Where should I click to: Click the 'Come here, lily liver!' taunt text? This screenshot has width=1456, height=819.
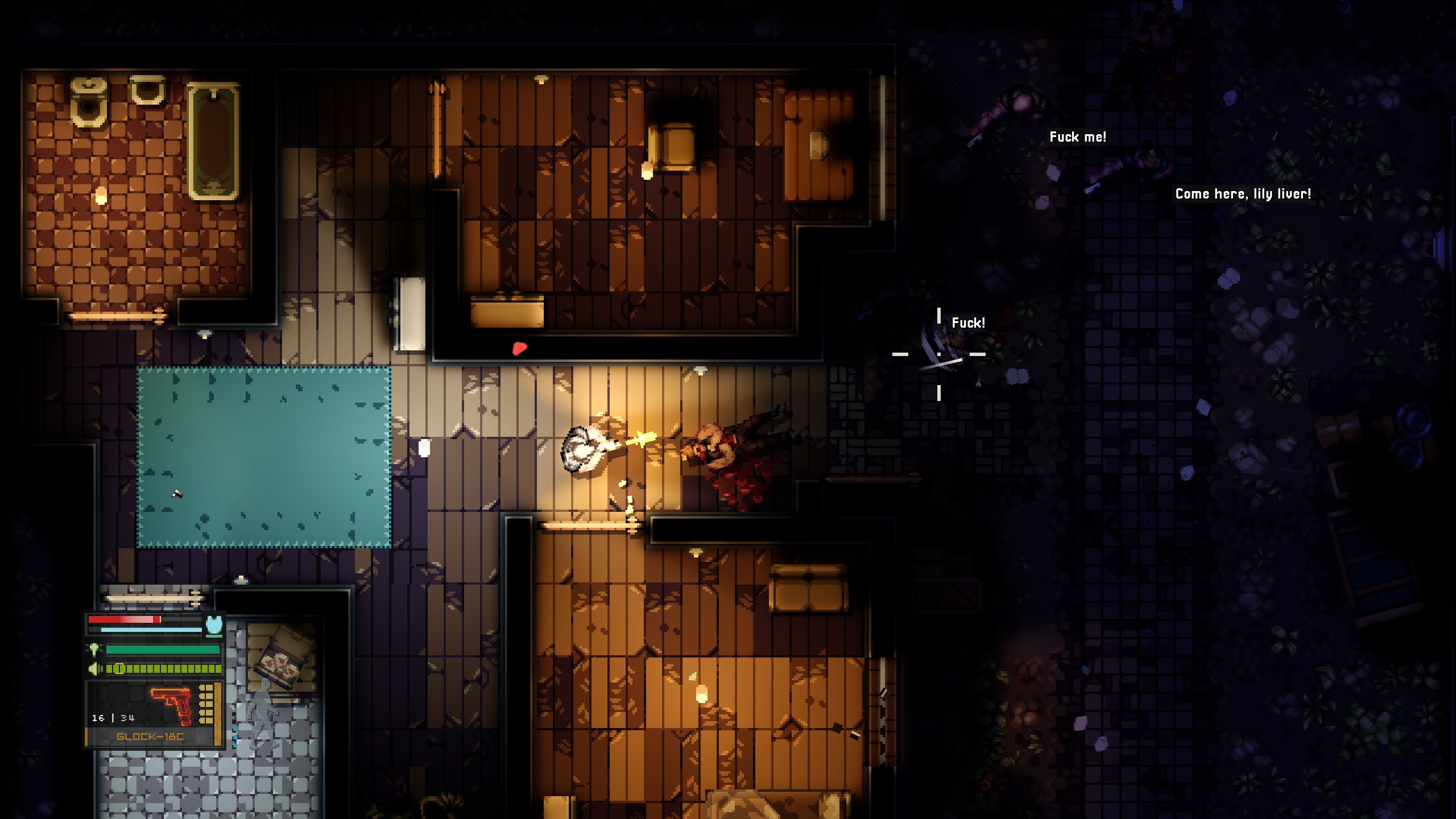pos(1242,193)
